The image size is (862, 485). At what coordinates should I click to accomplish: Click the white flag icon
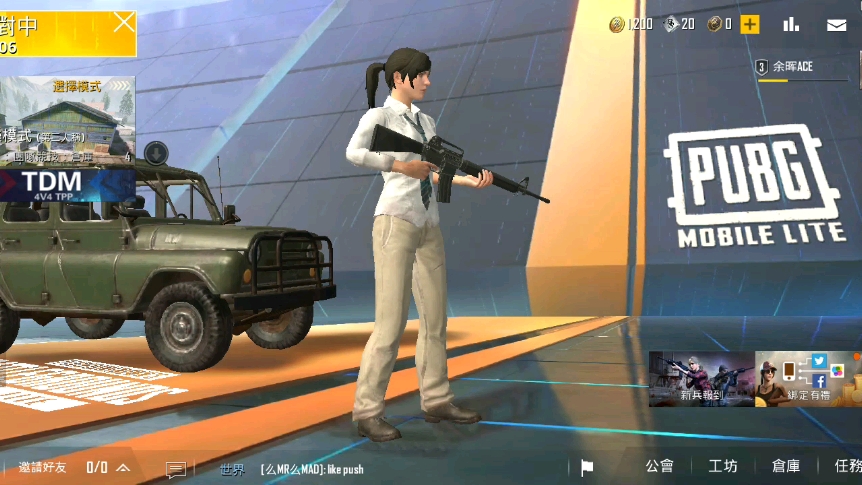[x=587, y=467]
